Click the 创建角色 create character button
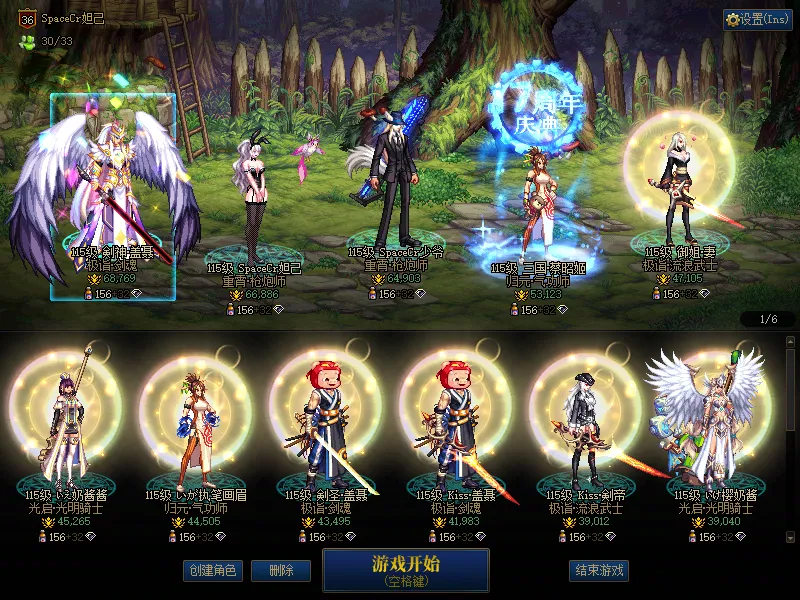 coord(212,570)
